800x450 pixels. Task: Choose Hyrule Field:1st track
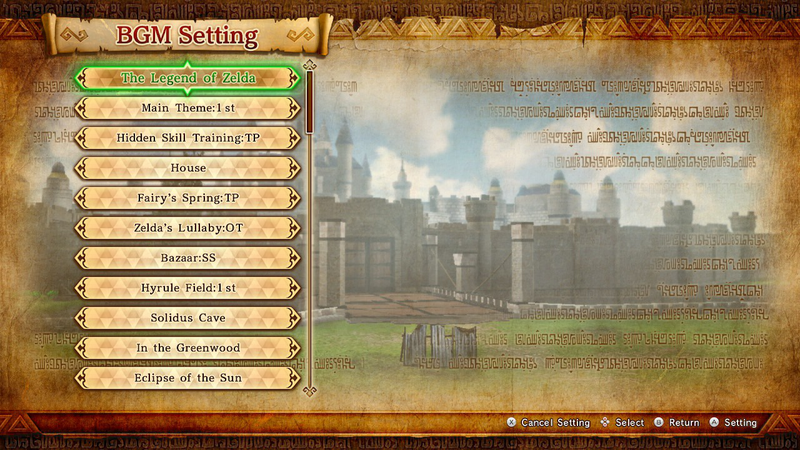click(188, 288)
